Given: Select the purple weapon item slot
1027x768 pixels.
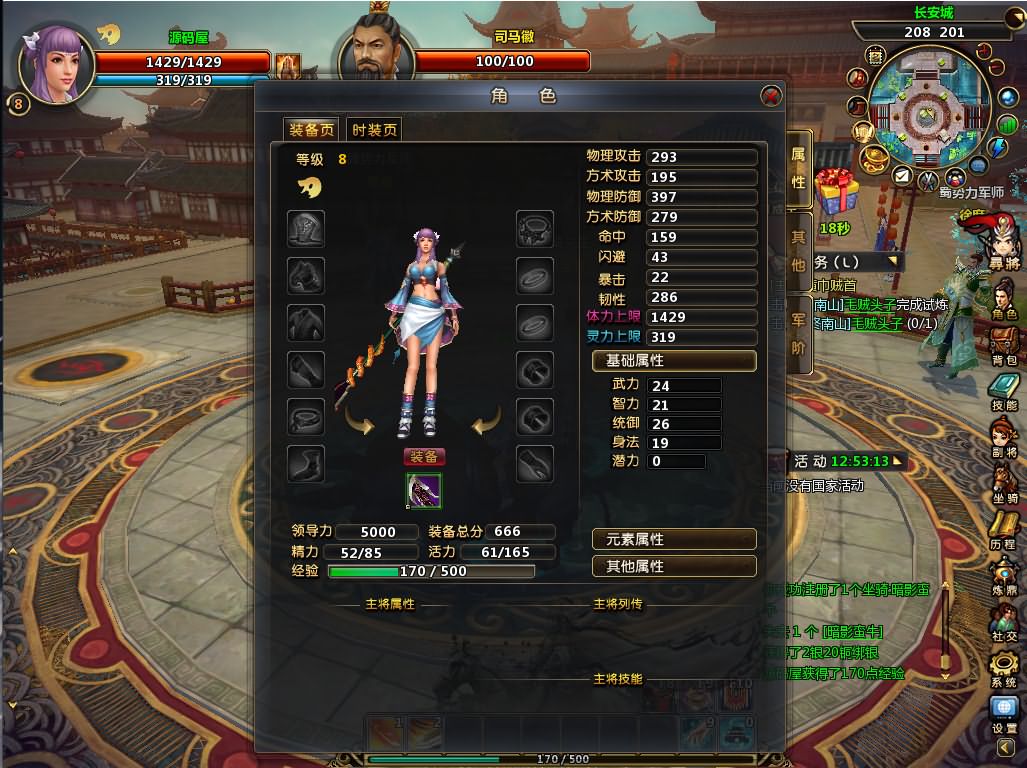Looking at the screenshot, I should 424,490.
